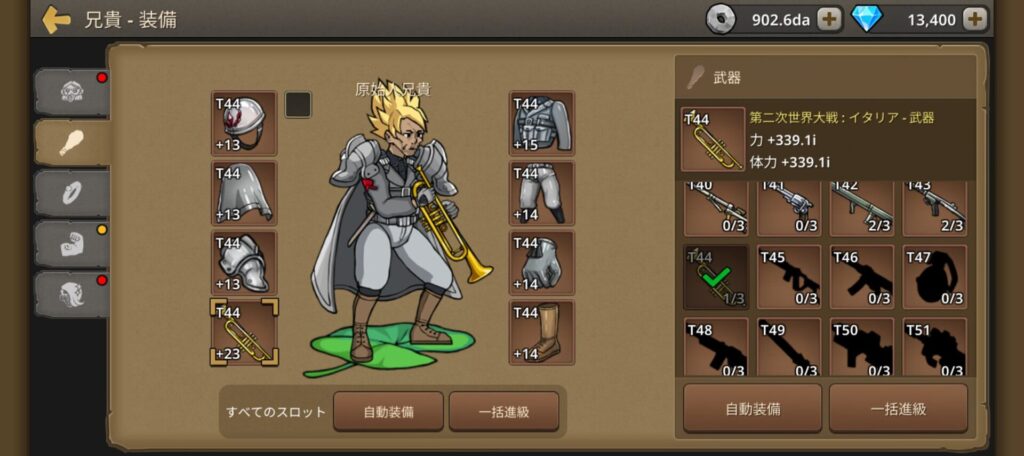Choose the T47 grenade silhouette weapon
1024x456 pixels.
[x=935, y=277]
